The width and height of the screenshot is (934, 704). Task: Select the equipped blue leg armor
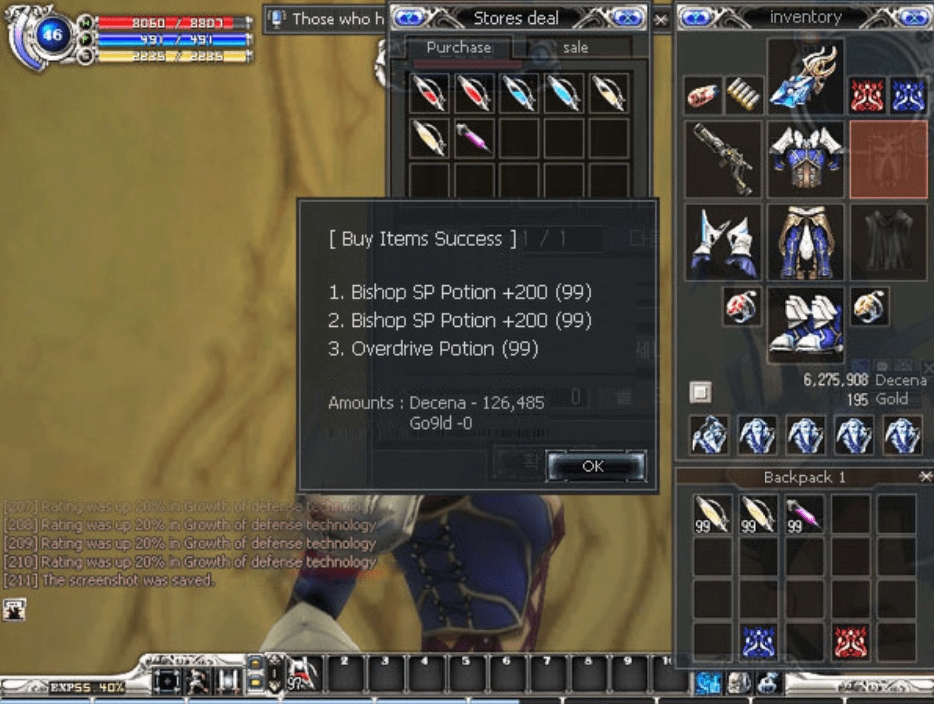coord(805,241)
